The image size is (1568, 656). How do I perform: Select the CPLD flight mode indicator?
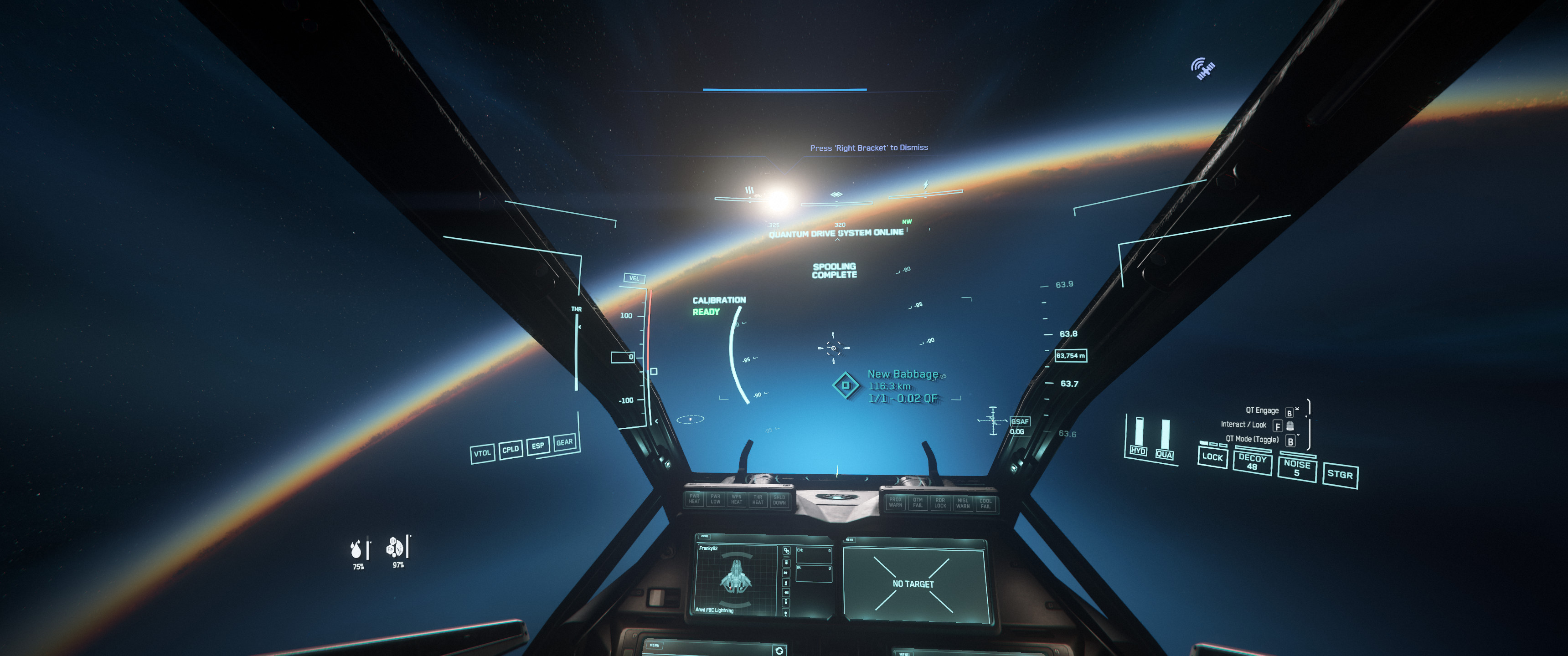[x=511, y=449]
